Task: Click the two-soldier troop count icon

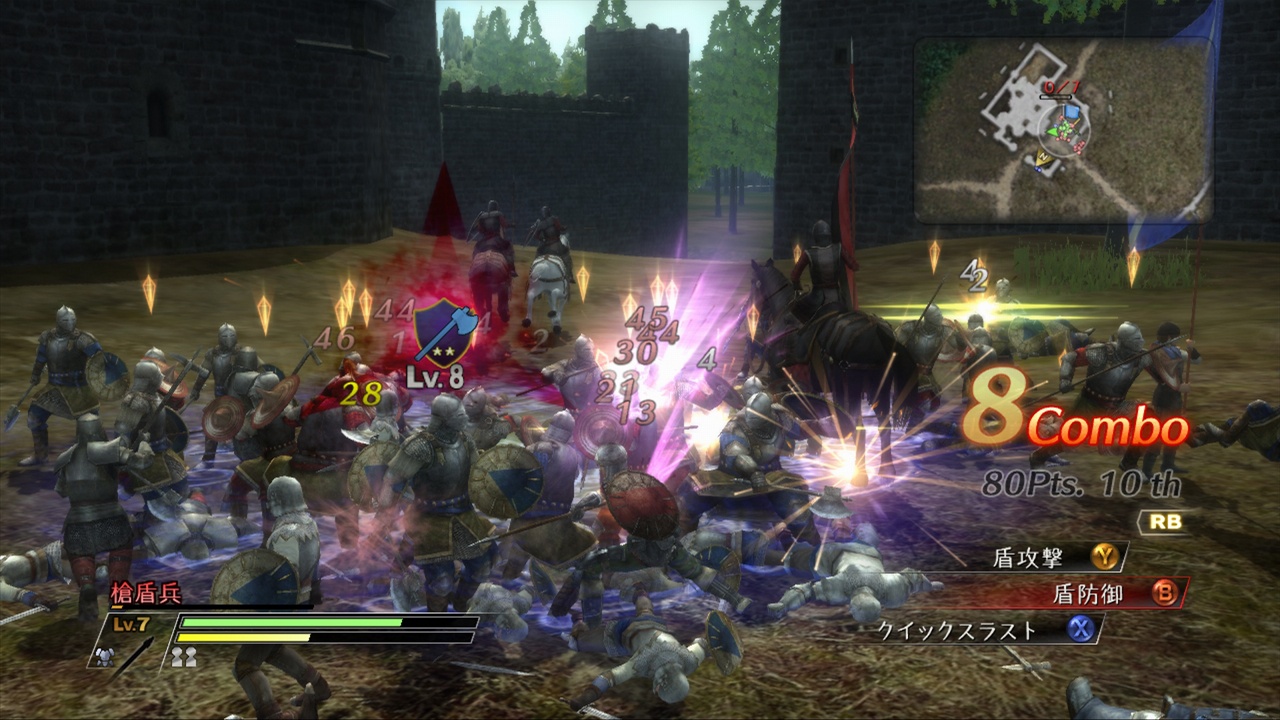Action: click(185, 657)
